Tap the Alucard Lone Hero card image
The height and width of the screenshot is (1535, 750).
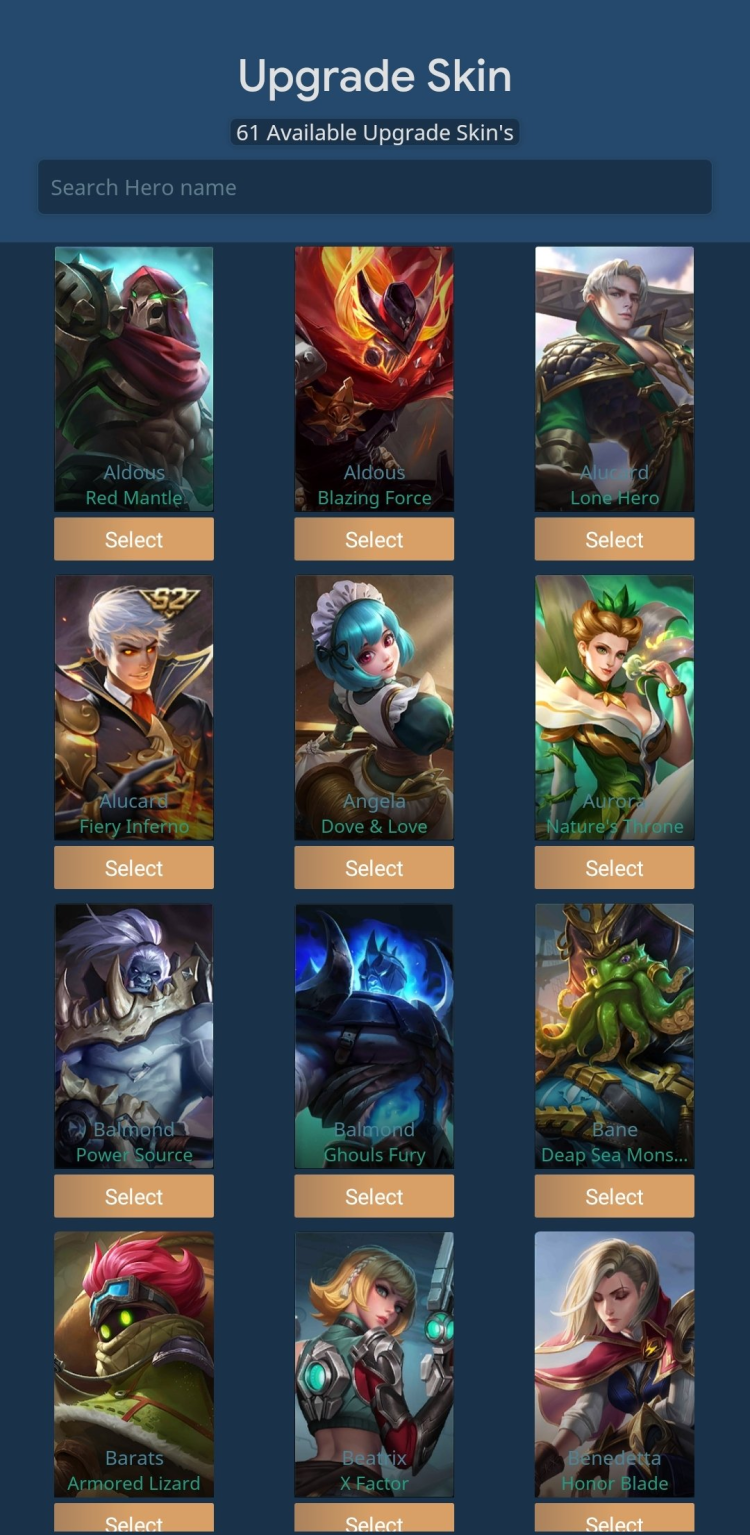[614, 378]
